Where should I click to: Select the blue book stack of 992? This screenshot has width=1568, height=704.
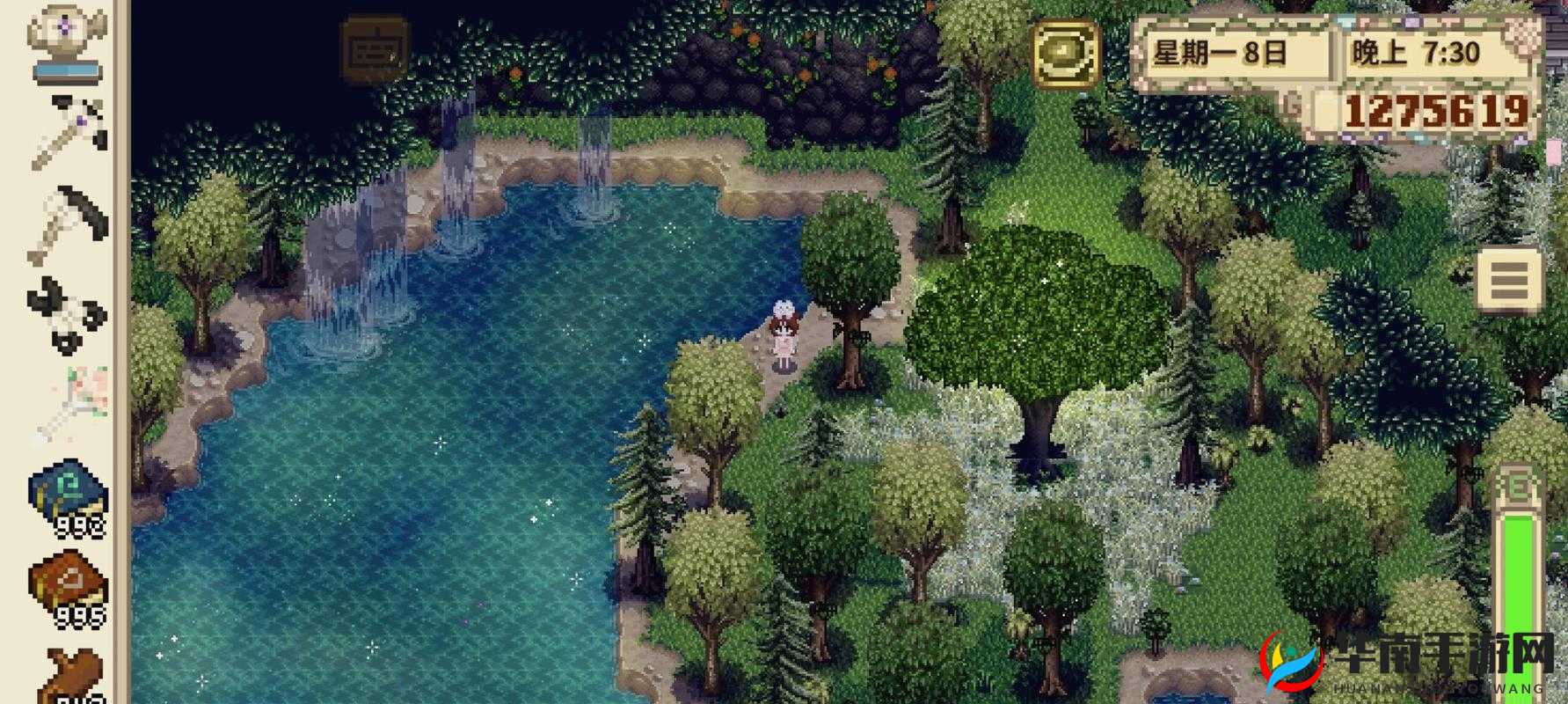tap(69, 496)
